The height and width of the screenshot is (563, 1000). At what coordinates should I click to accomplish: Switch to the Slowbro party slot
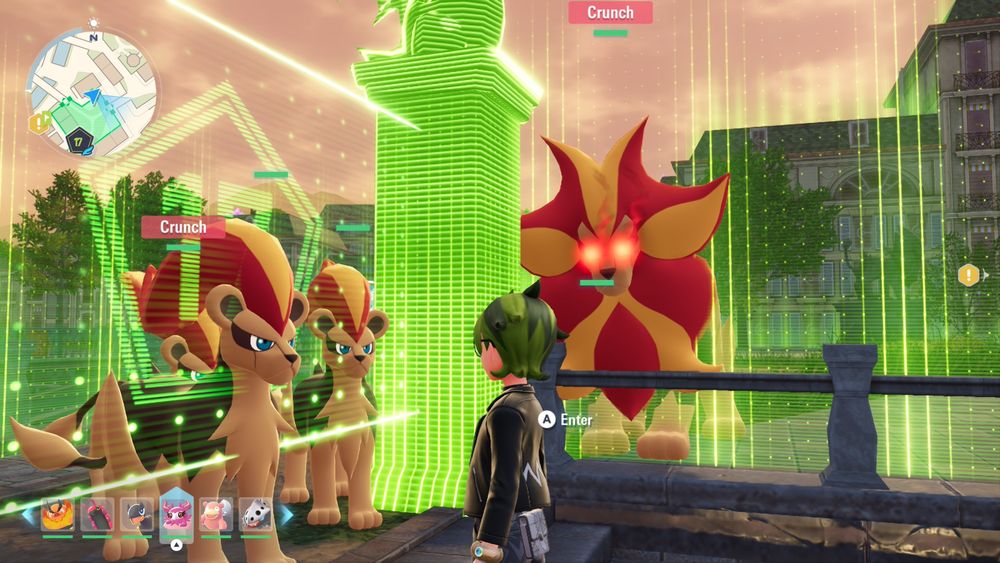pyautogui.click(x=216, y=515)
